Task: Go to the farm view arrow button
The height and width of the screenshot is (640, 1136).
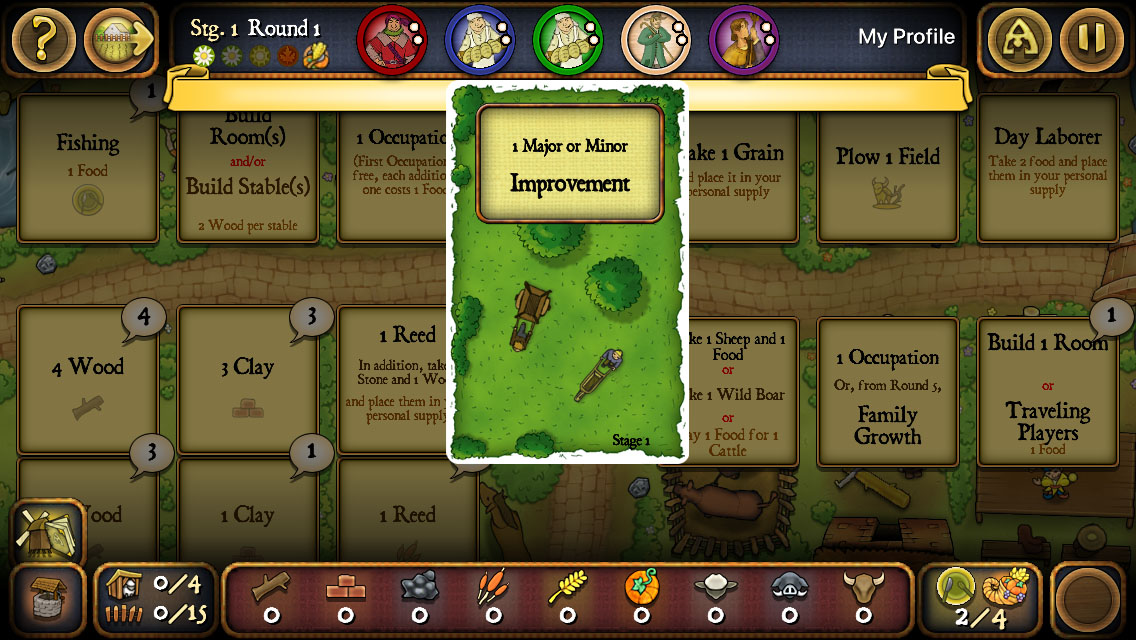Action: coord(118,40)
